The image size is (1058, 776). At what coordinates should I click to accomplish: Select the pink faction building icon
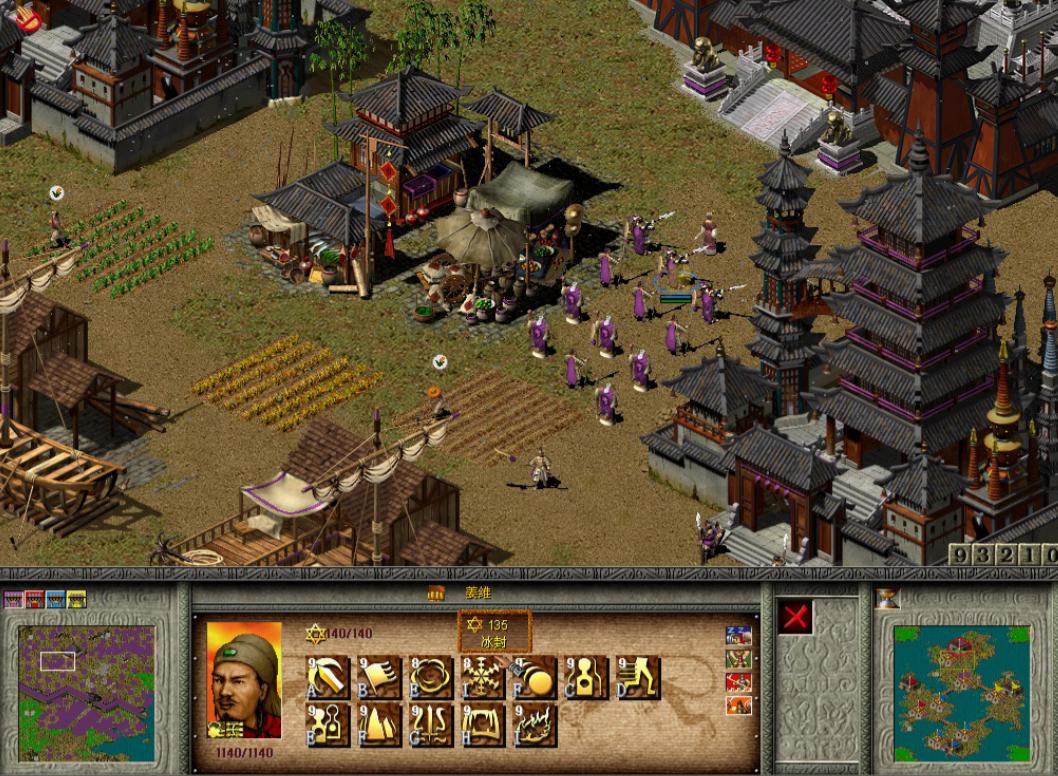14,599
